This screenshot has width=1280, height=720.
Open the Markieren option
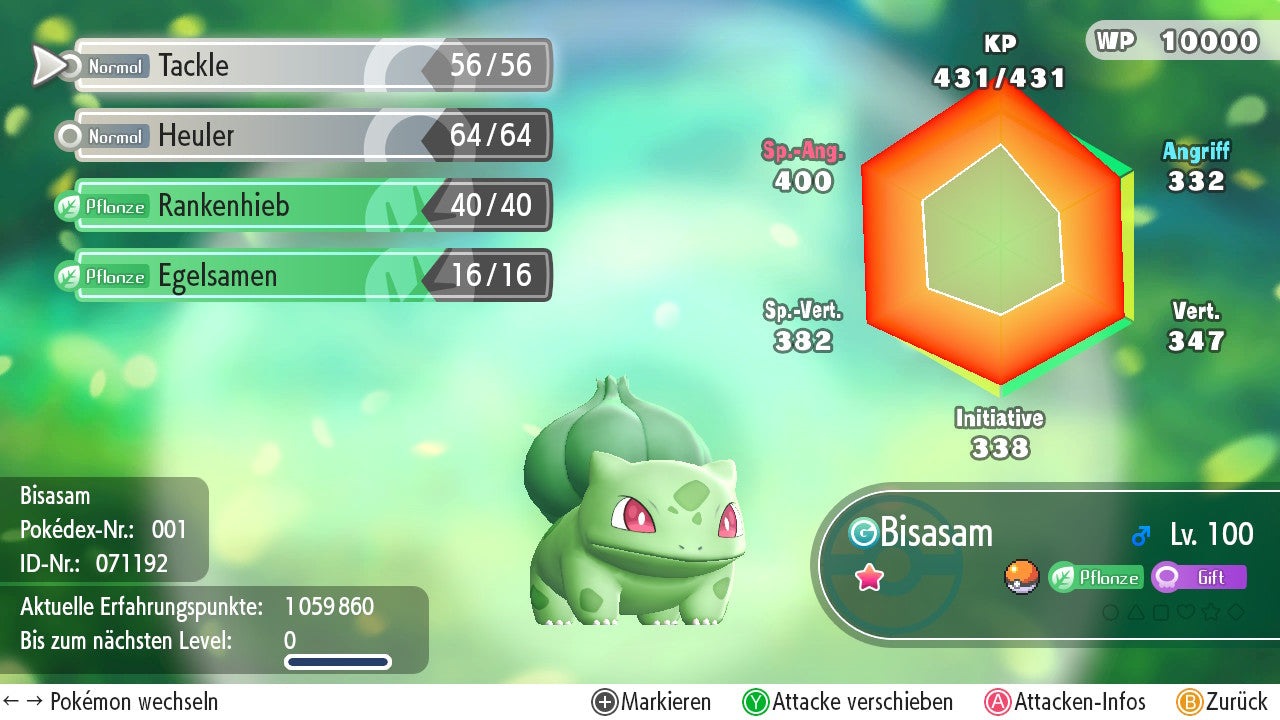click(652, 702)
